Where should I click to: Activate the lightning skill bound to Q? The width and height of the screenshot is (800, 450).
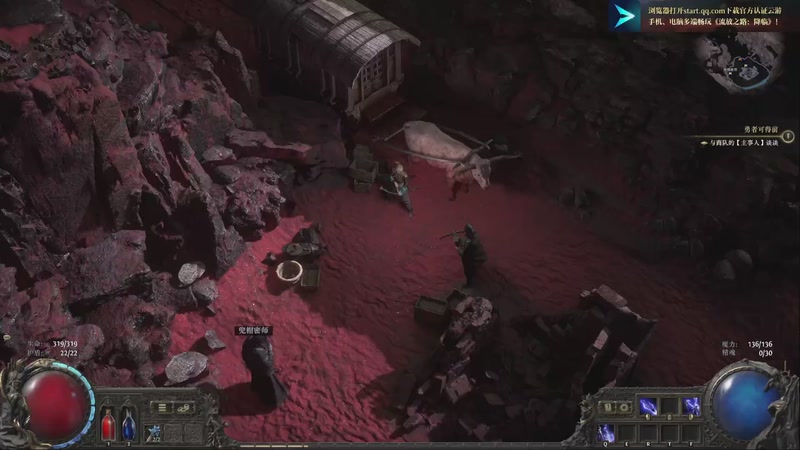tap(605, 432)
